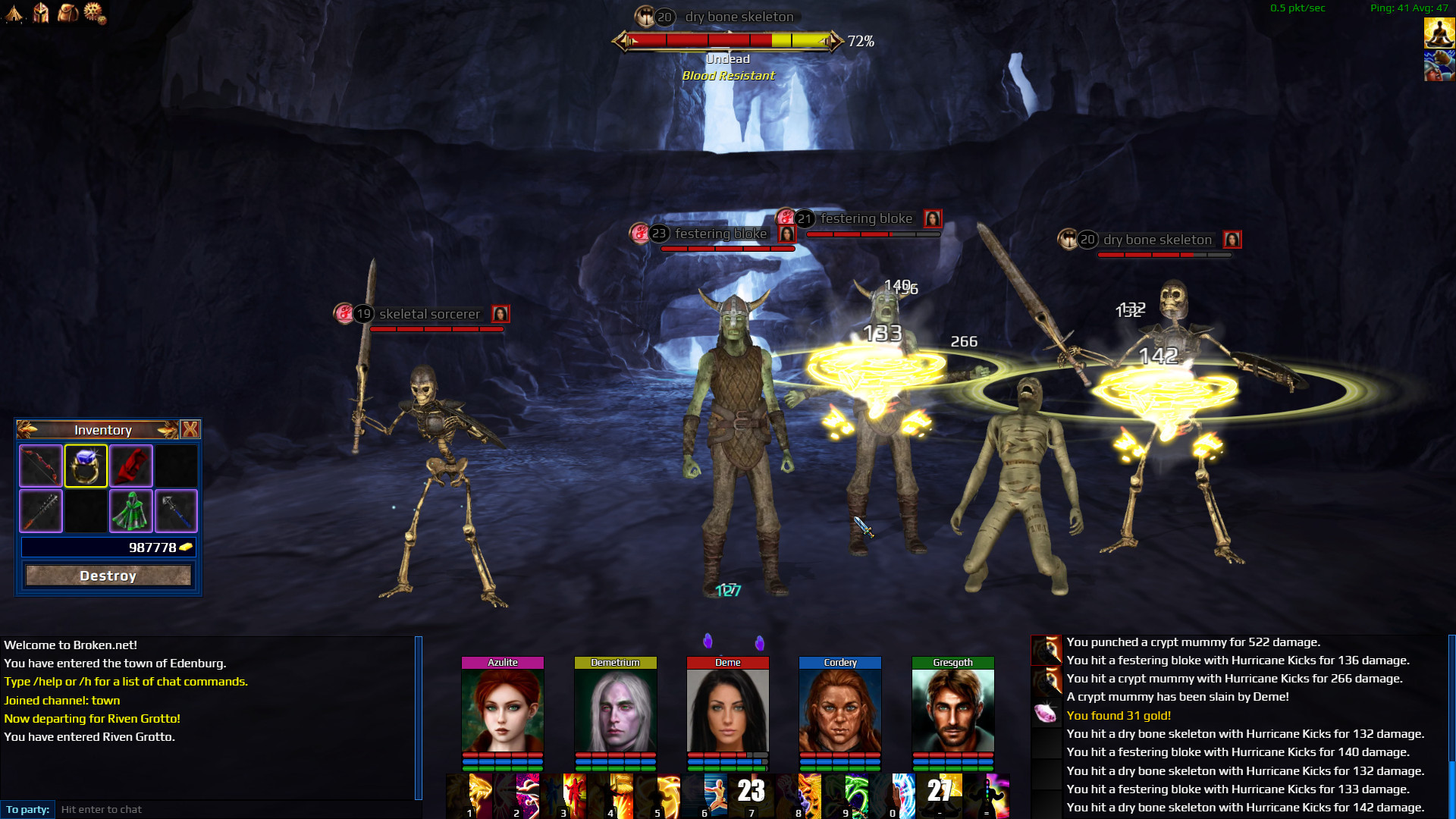Use the red flaming kick skill in slot 3
Image resolution: width=1456 pixels, height=819 pixels.
[x=564, y=795]
